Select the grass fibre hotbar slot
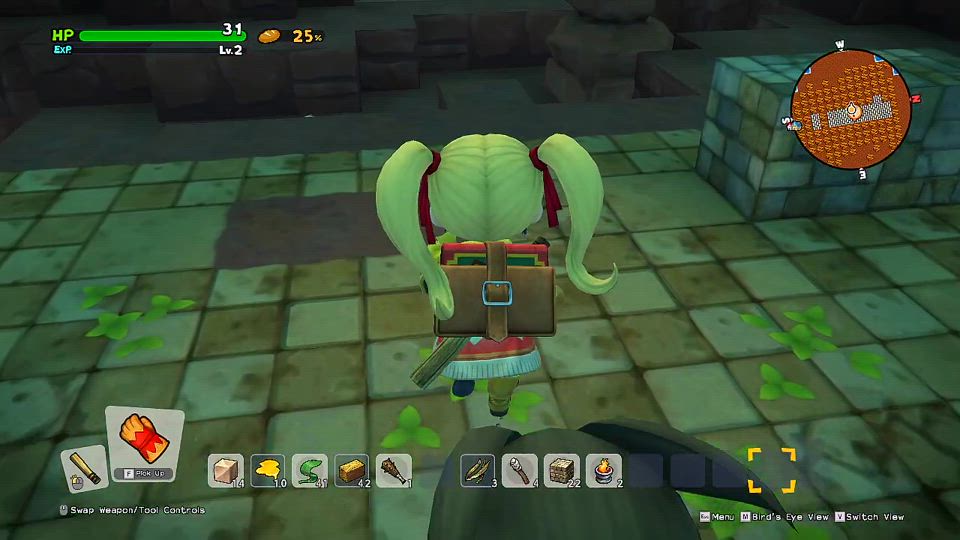 pos(478,470)
